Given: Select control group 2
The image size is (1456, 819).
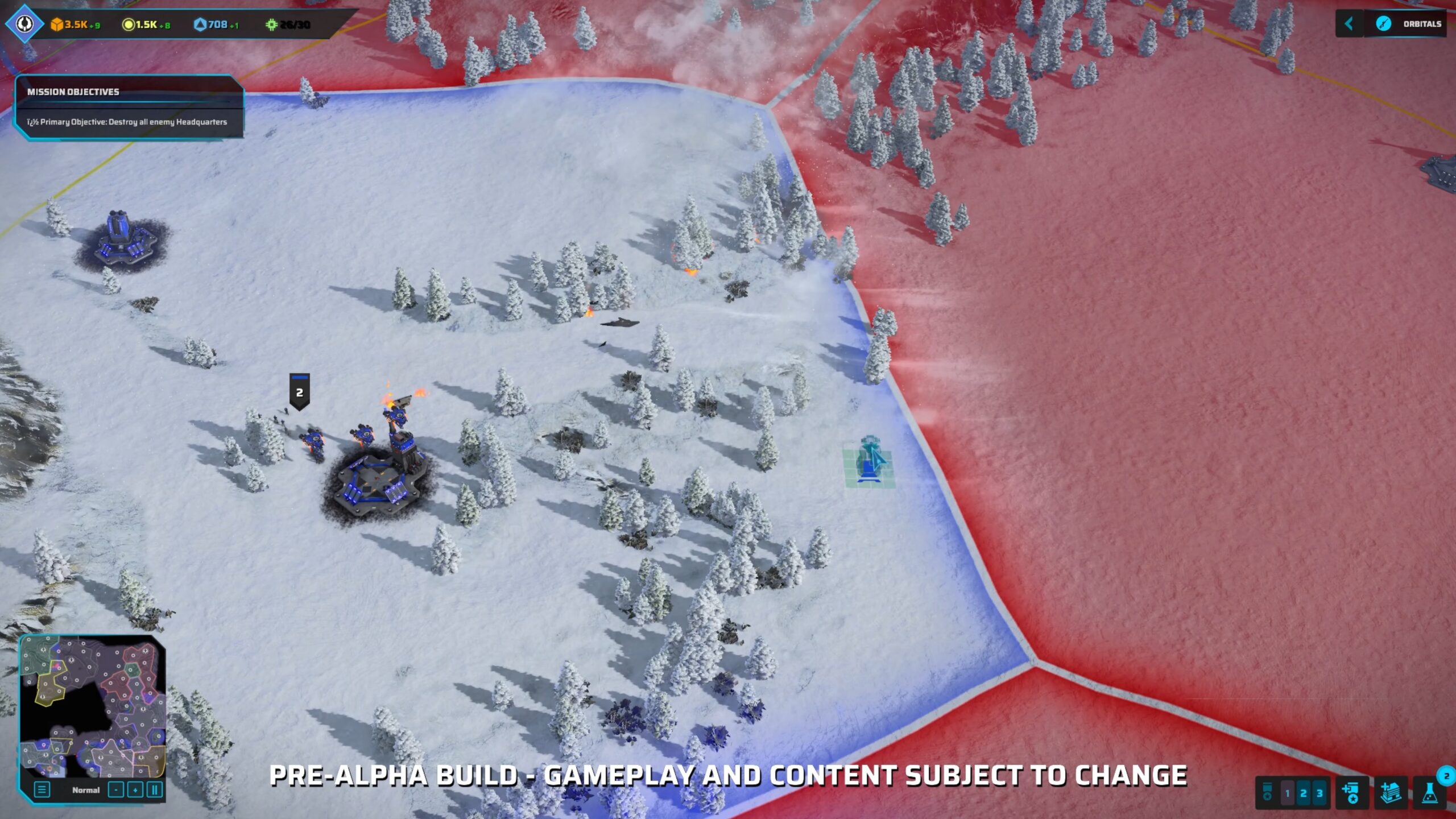Looking at the screenshot, I should tap(1304, 793).
